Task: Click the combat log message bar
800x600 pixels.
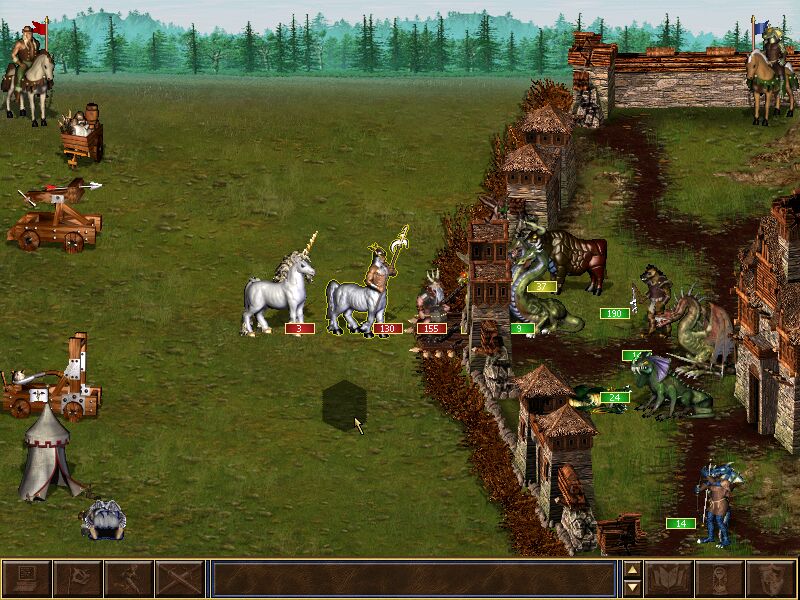Action: (x=413, y=579)
